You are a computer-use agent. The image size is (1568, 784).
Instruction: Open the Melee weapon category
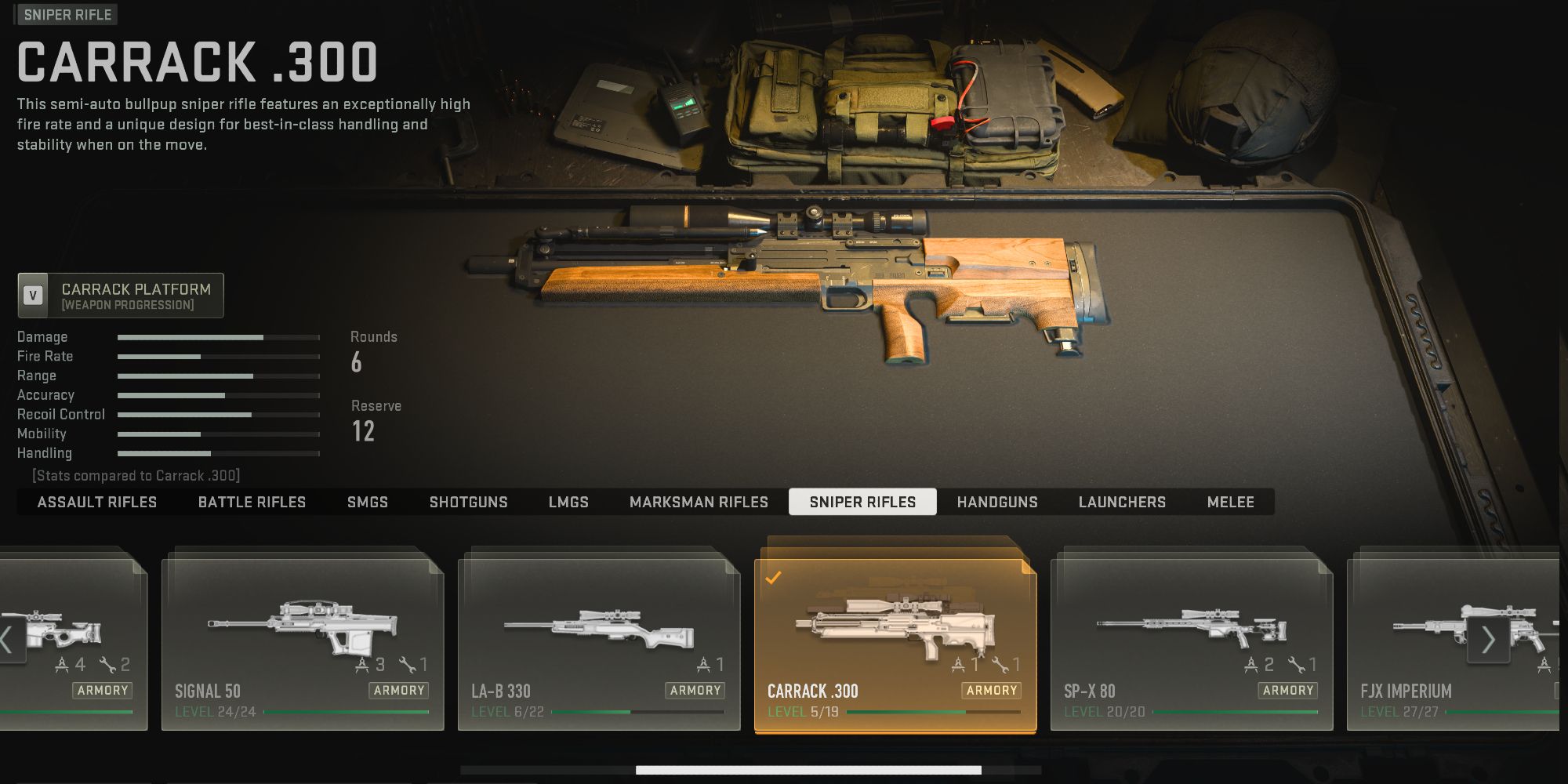[1230, 502]
